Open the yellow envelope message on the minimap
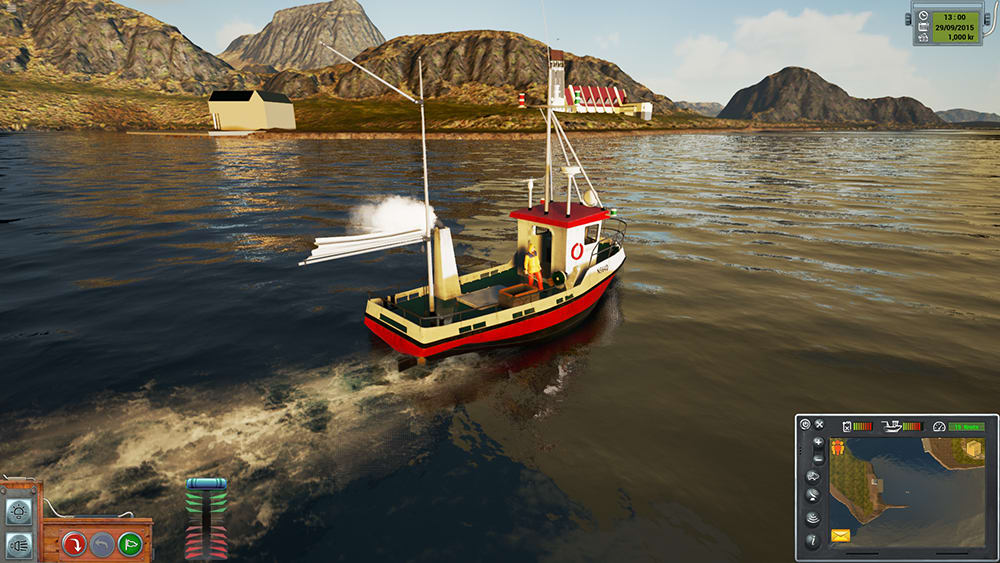This screenshot has height=563, width=1000. [x=841, y=537]
